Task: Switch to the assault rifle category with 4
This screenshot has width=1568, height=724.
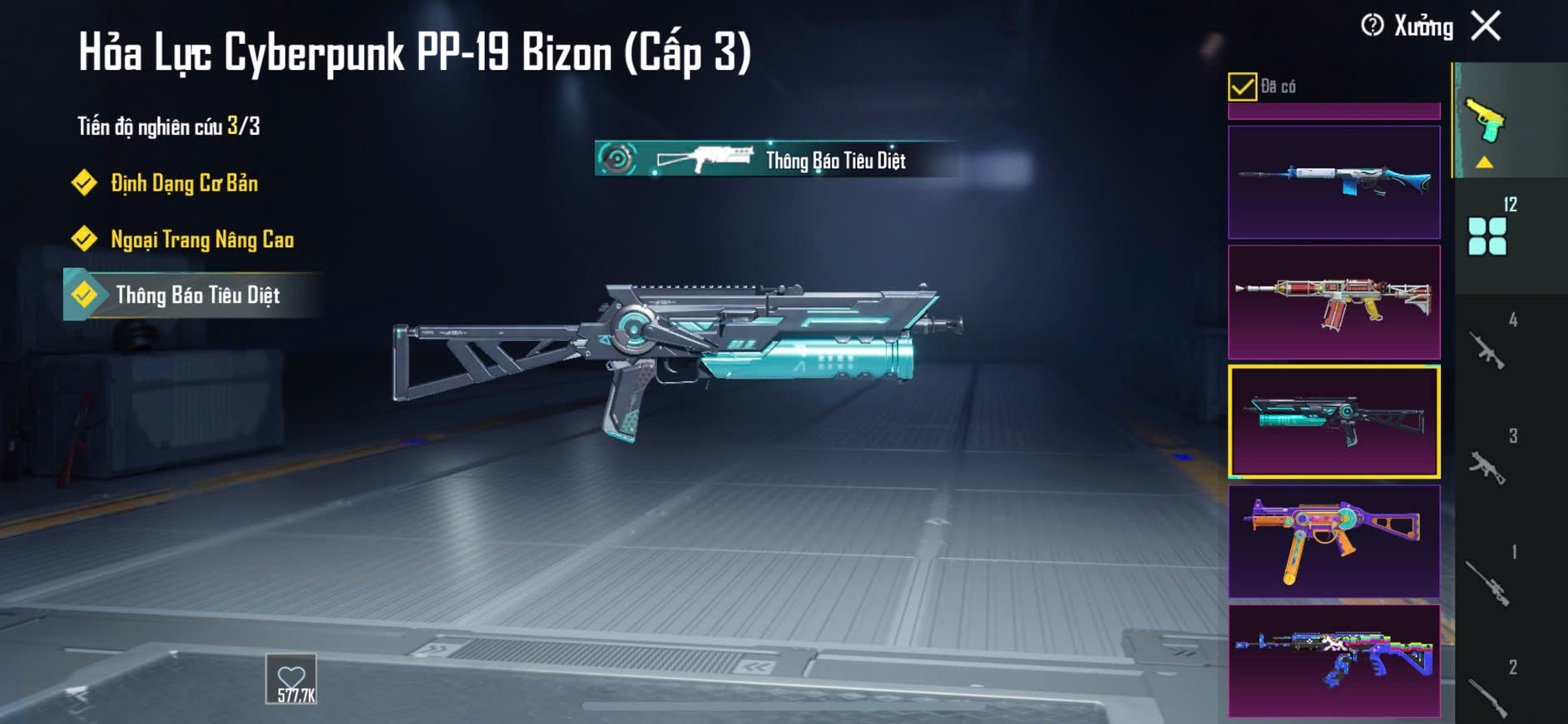Action: tap(1488, 350)
